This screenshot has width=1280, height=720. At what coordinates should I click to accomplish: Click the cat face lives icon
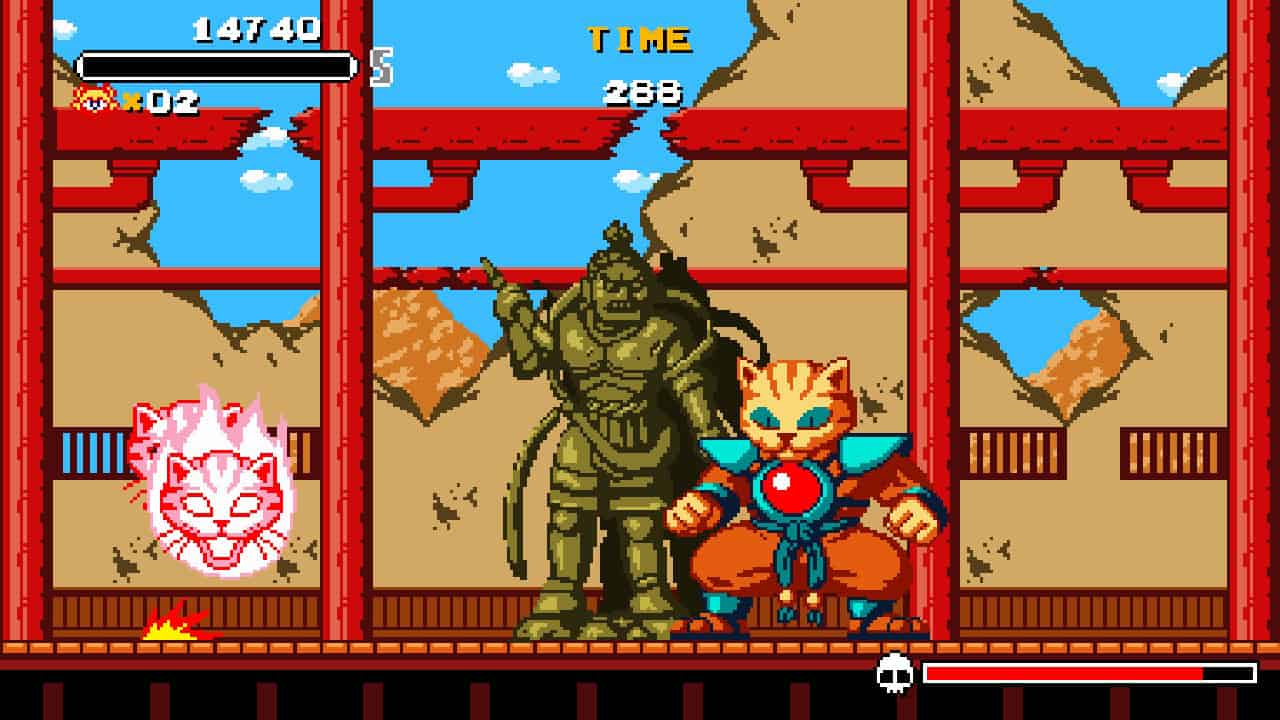(x=95, y=99)
